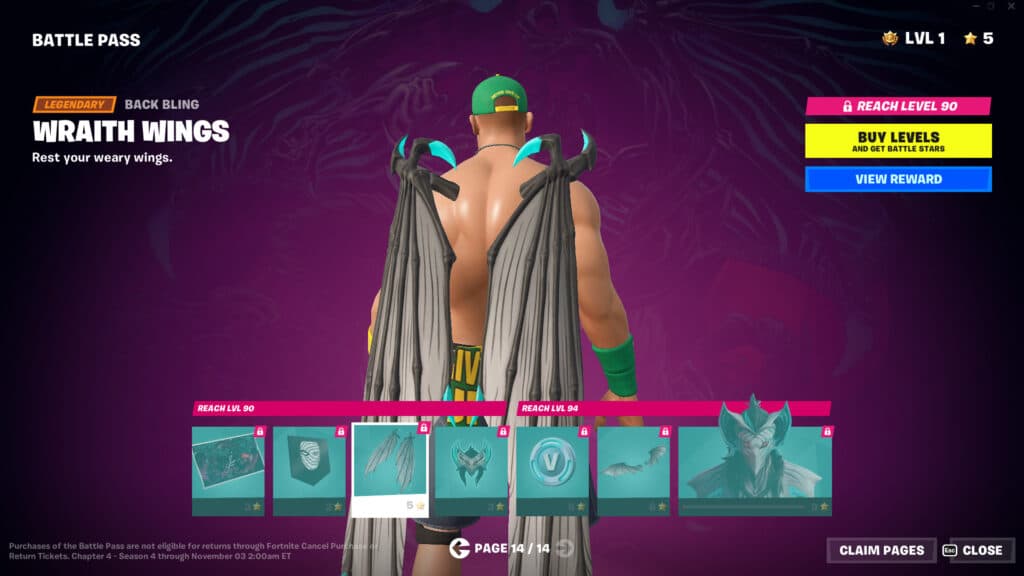Go to the previous battle pass page
Image resolution: width=1024 pixels, height=576 pixels.
460,548
